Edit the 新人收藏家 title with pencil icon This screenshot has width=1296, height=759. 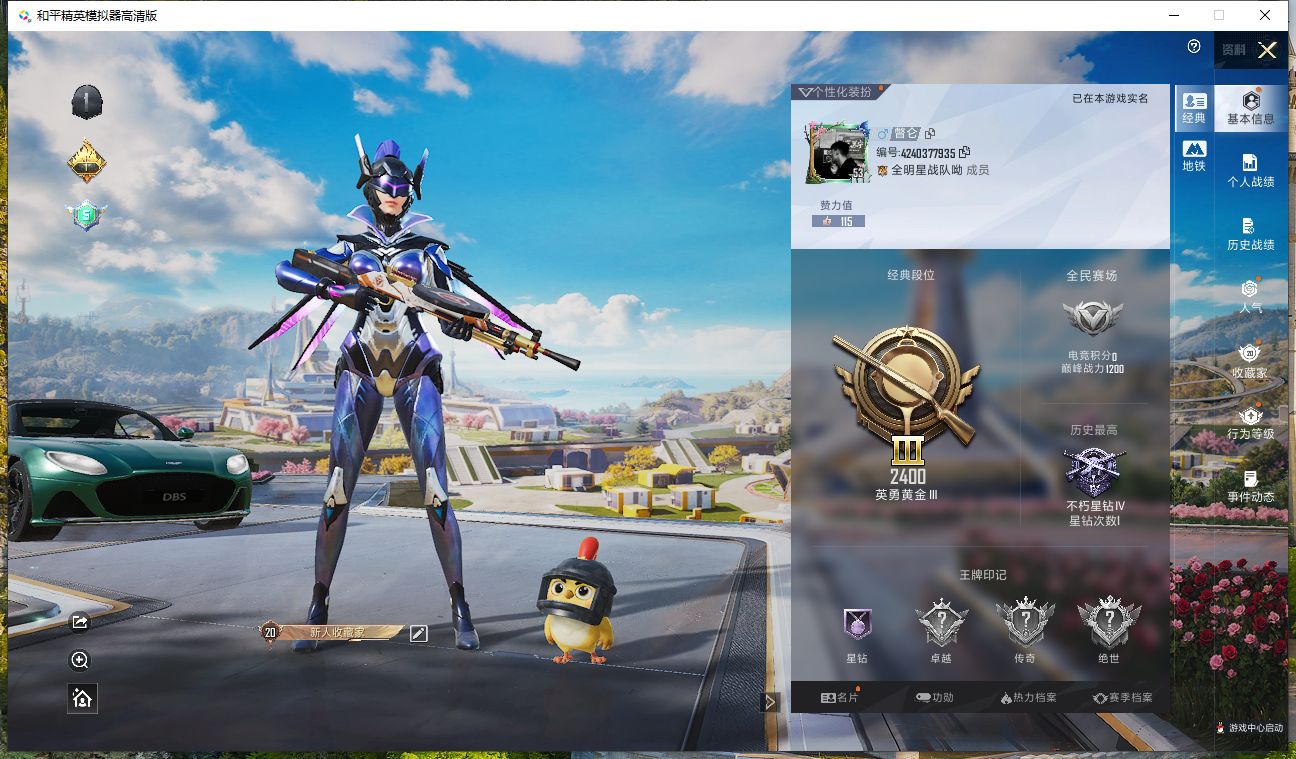418,633
